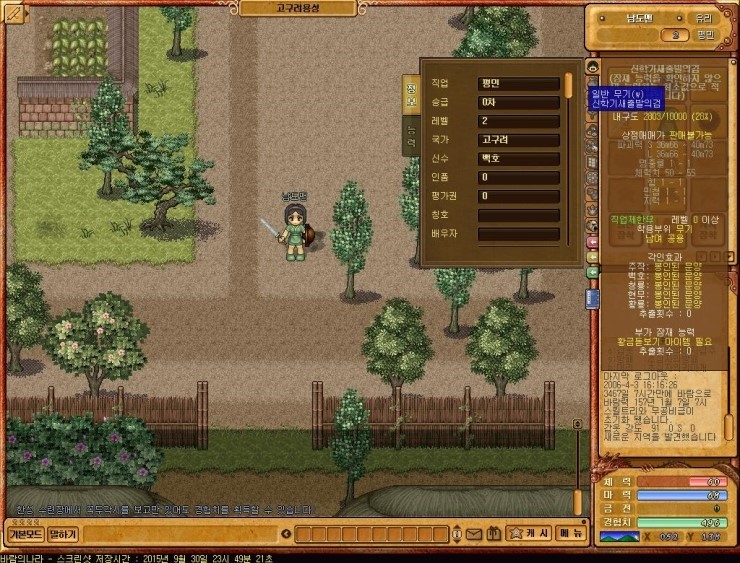The width and height of the screenshot is (740, 563).
Task: Click the 말하기 chat button
Action: (62, 535)
